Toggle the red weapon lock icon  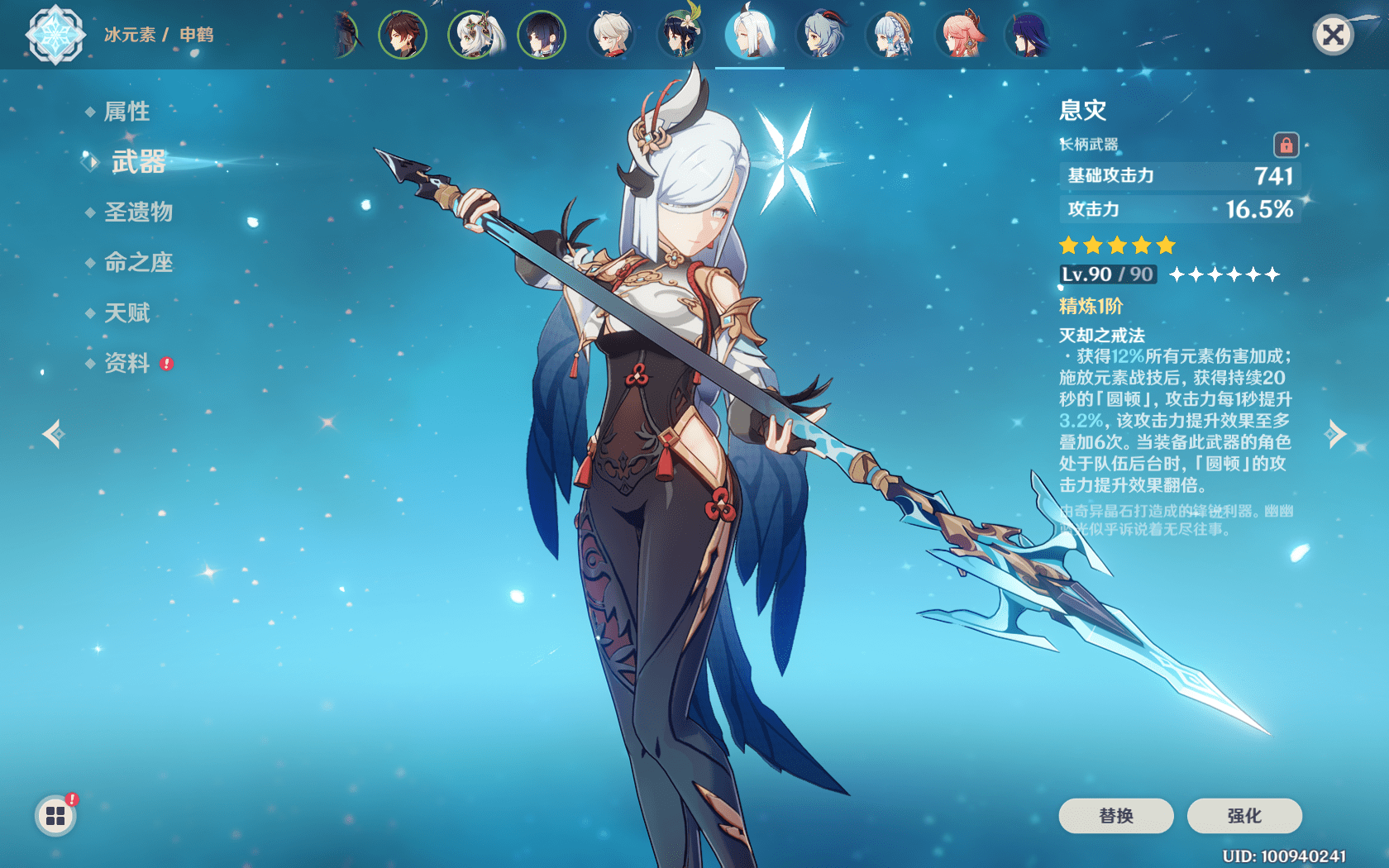[1286, 145]
